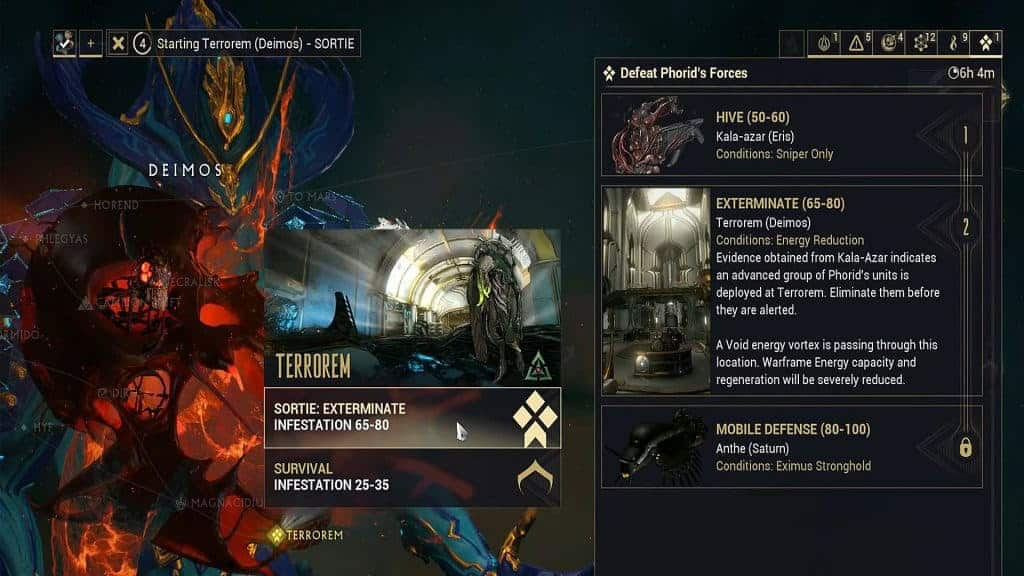The width and height of the screenshot is (1024, 576).
Task: Select the Exterminate Terrorem sortie stage
Action: [792, 290]
